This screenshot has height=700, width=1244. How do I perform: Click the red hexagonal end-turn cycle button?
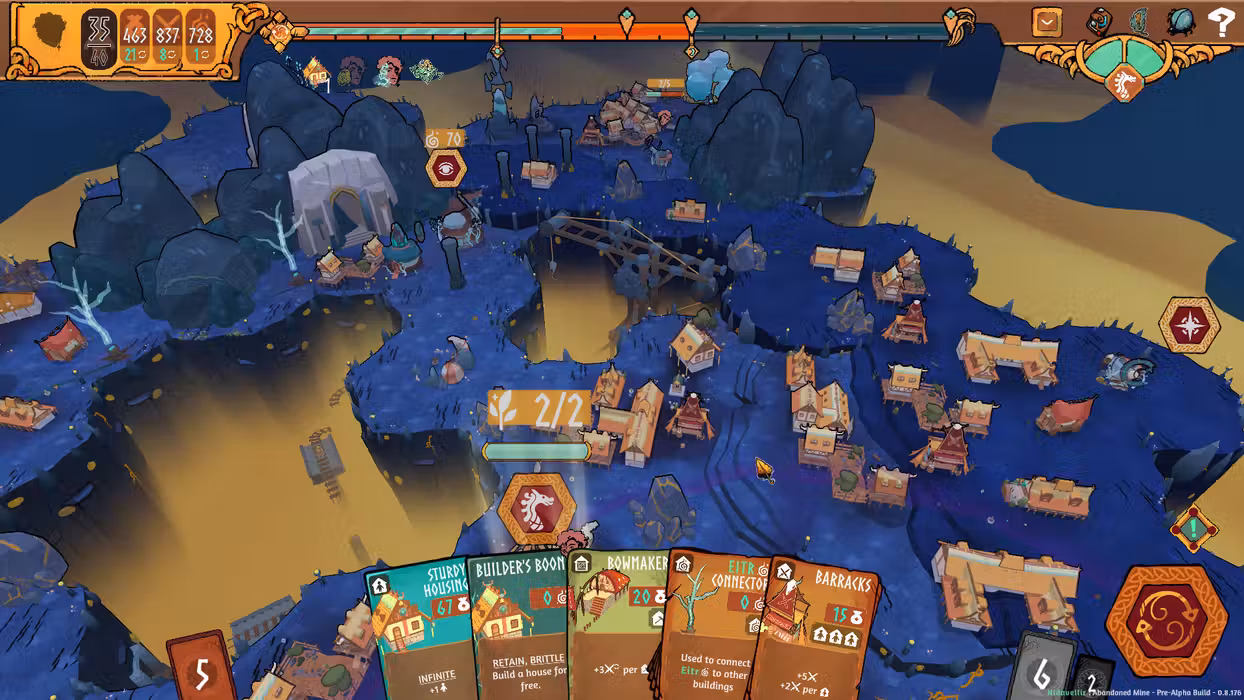[1165, 620]
